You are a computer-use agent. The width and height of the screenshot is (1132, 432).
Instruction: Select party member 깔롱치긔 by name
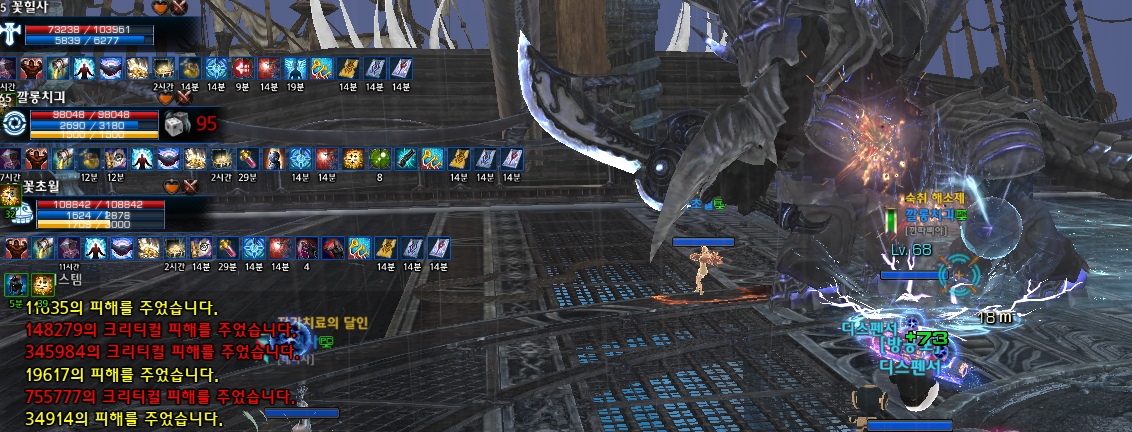coord(40,97)
